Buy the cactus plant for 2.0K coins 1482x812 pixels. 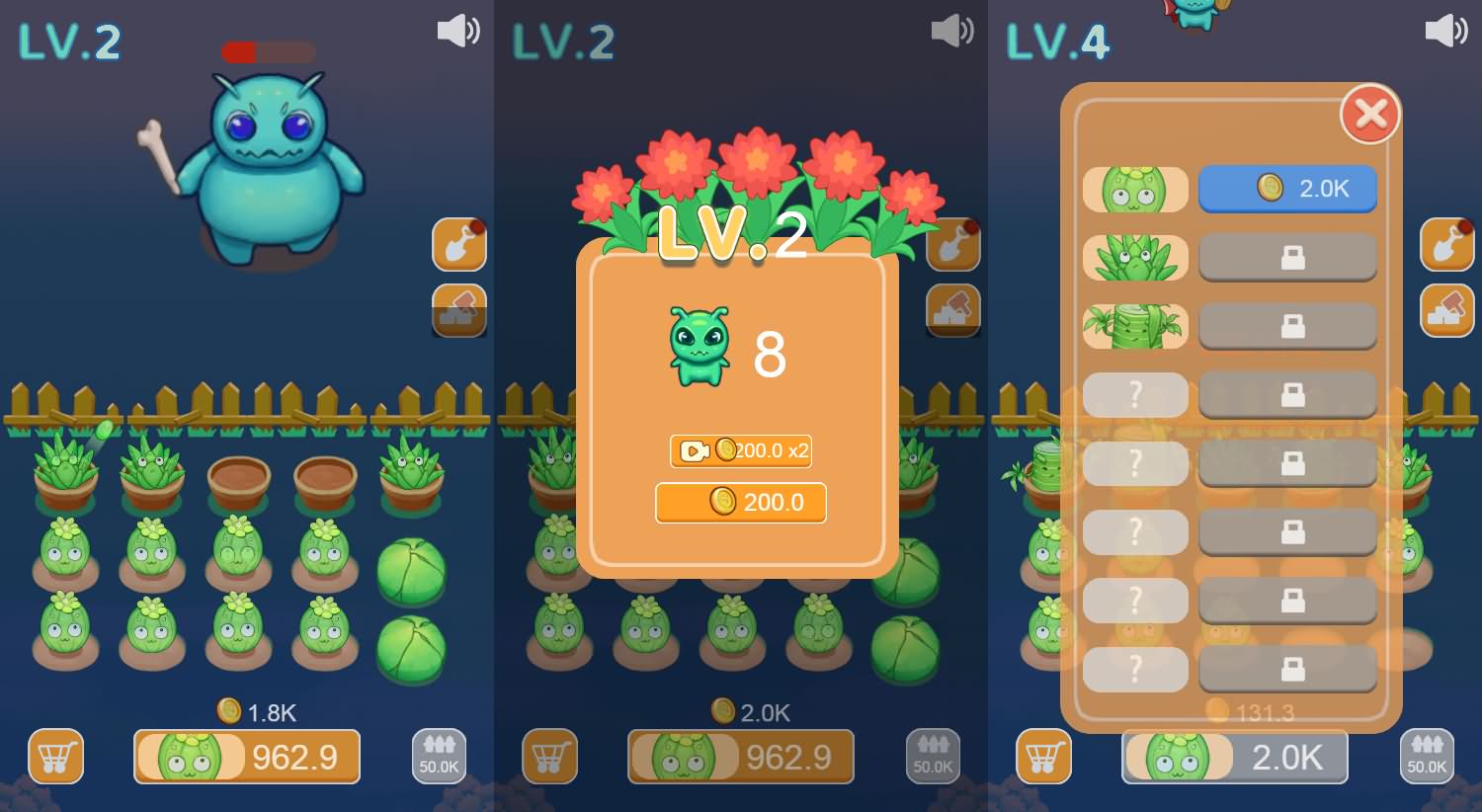coord(1287,189)
